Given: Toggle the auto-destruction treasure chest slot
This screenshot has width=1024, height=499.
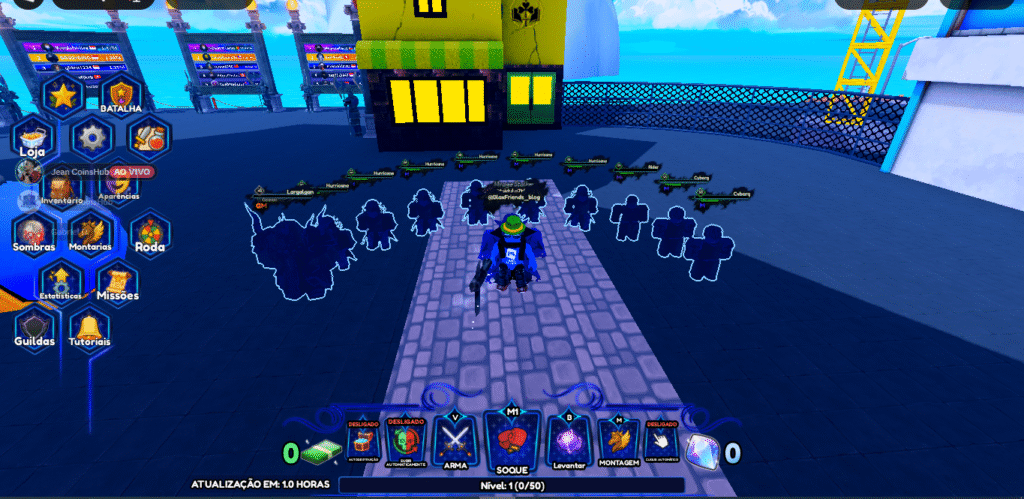Looking at the screenshot, I should pos(362,442).
